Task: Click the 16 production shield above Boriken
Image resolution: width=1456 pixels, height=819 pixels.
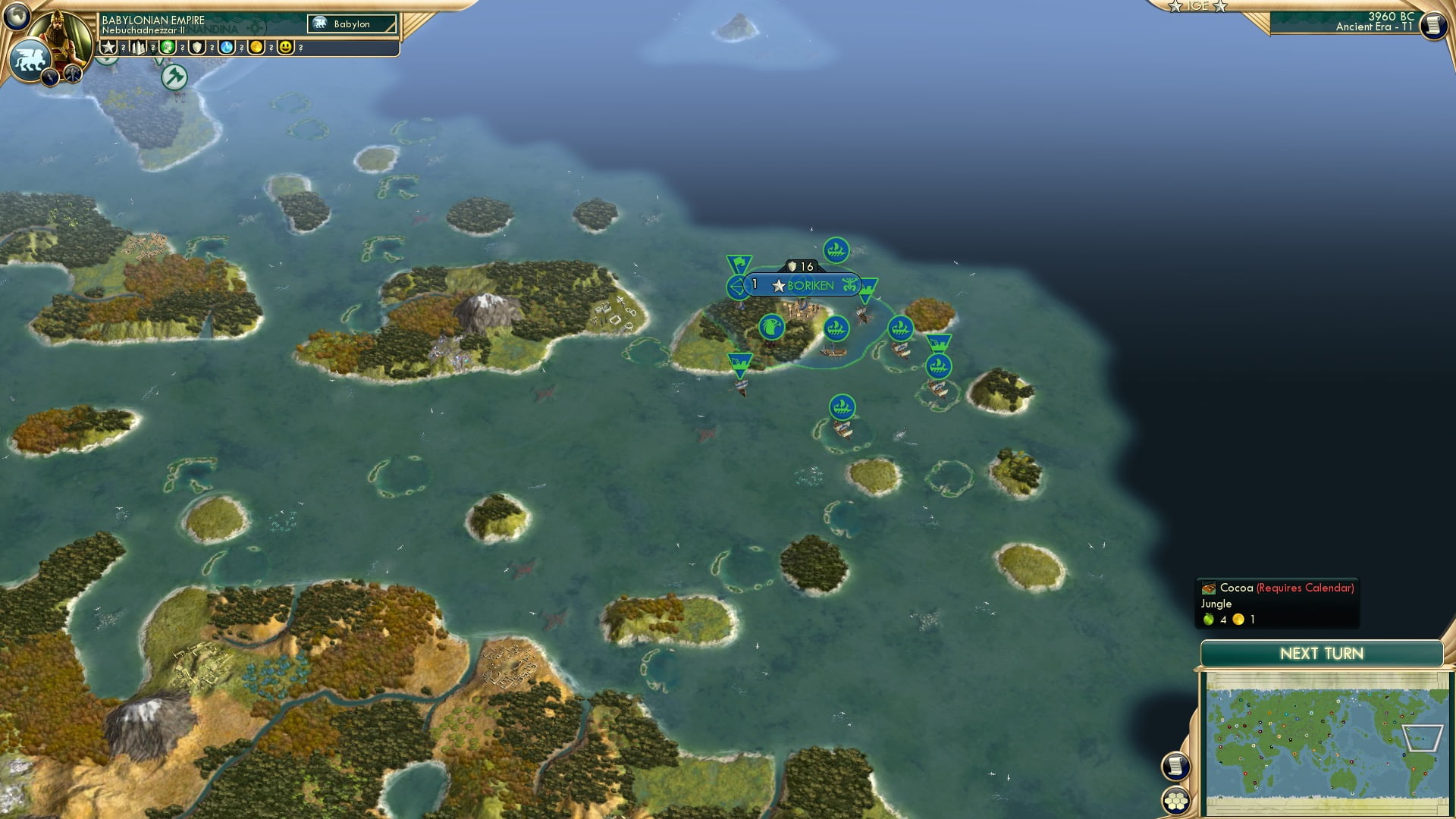Action: (799, 266)
